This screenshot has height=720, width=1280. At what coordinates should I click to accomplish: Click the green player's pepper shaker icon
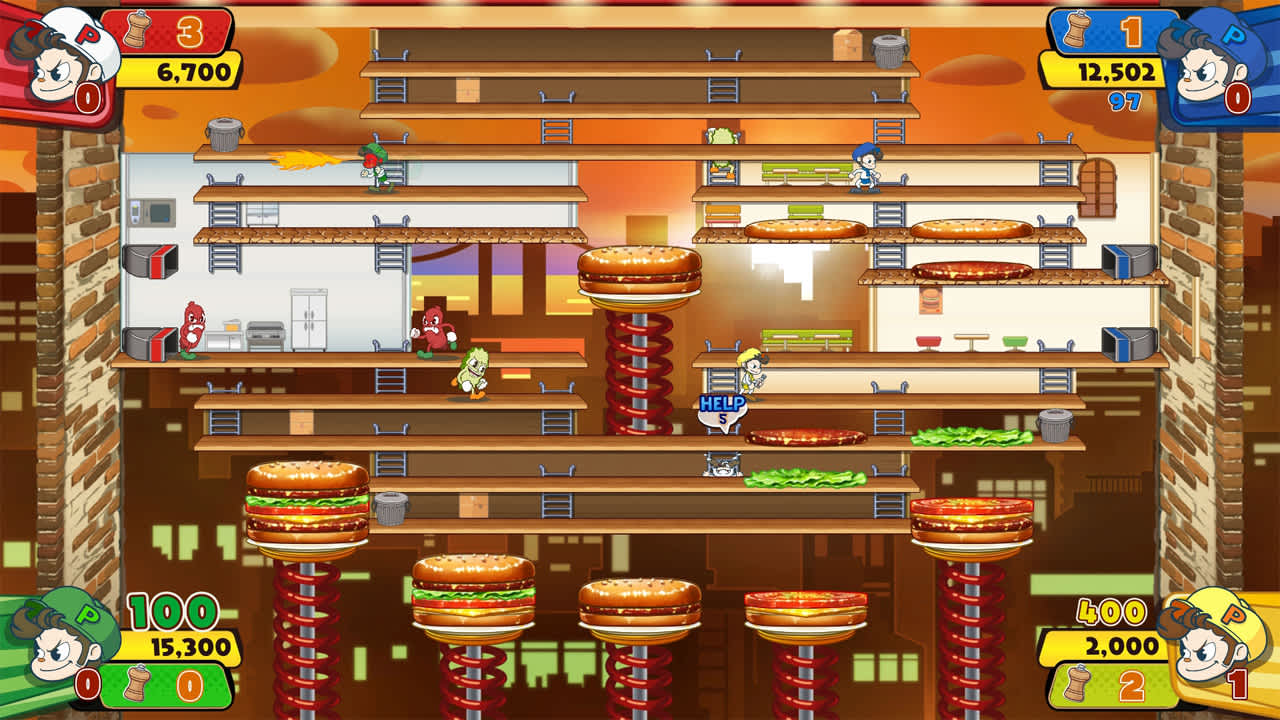(136, 684)
